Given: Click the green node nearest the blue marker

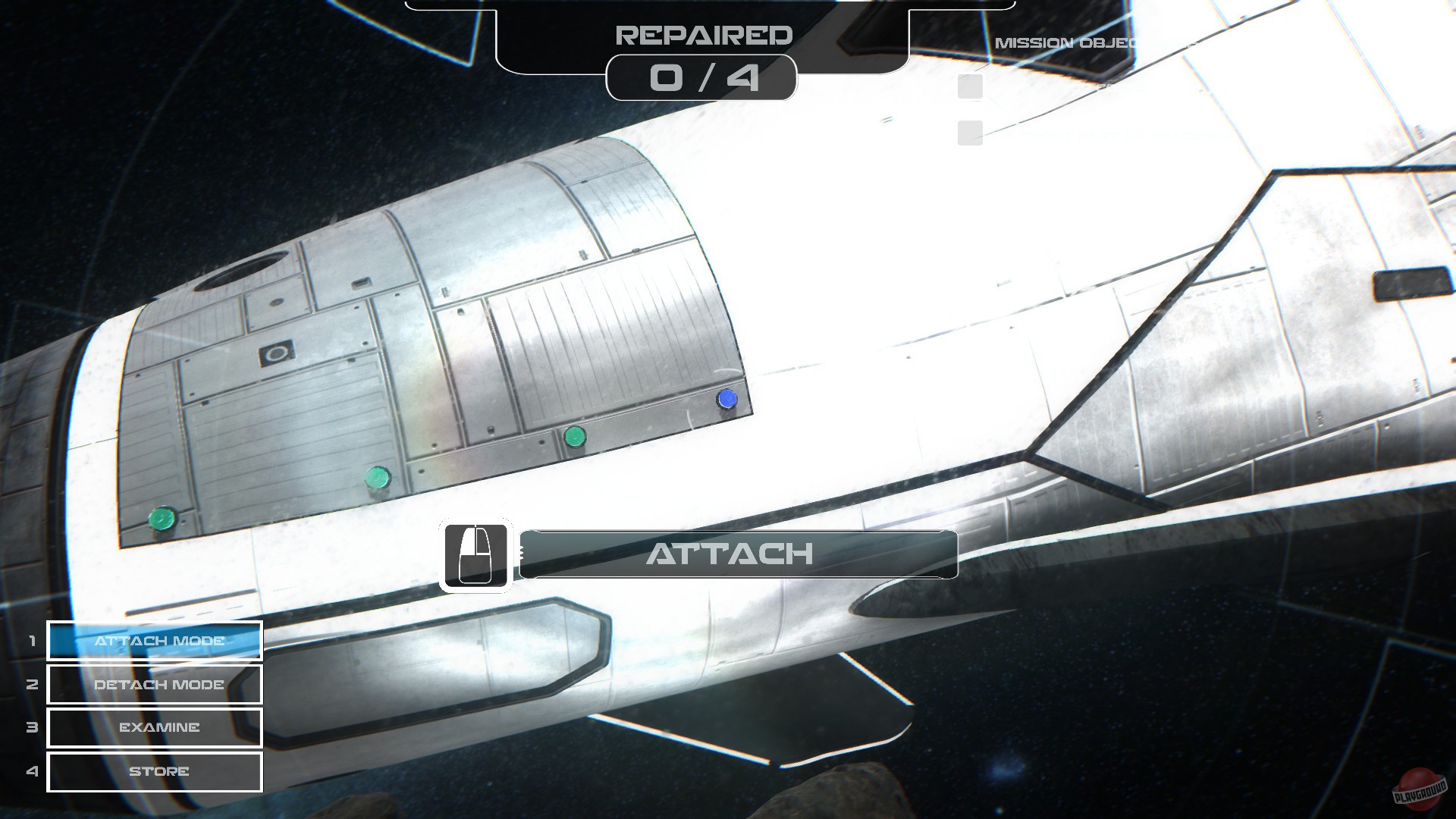Looking at the screenshot, I should (576, 436).
